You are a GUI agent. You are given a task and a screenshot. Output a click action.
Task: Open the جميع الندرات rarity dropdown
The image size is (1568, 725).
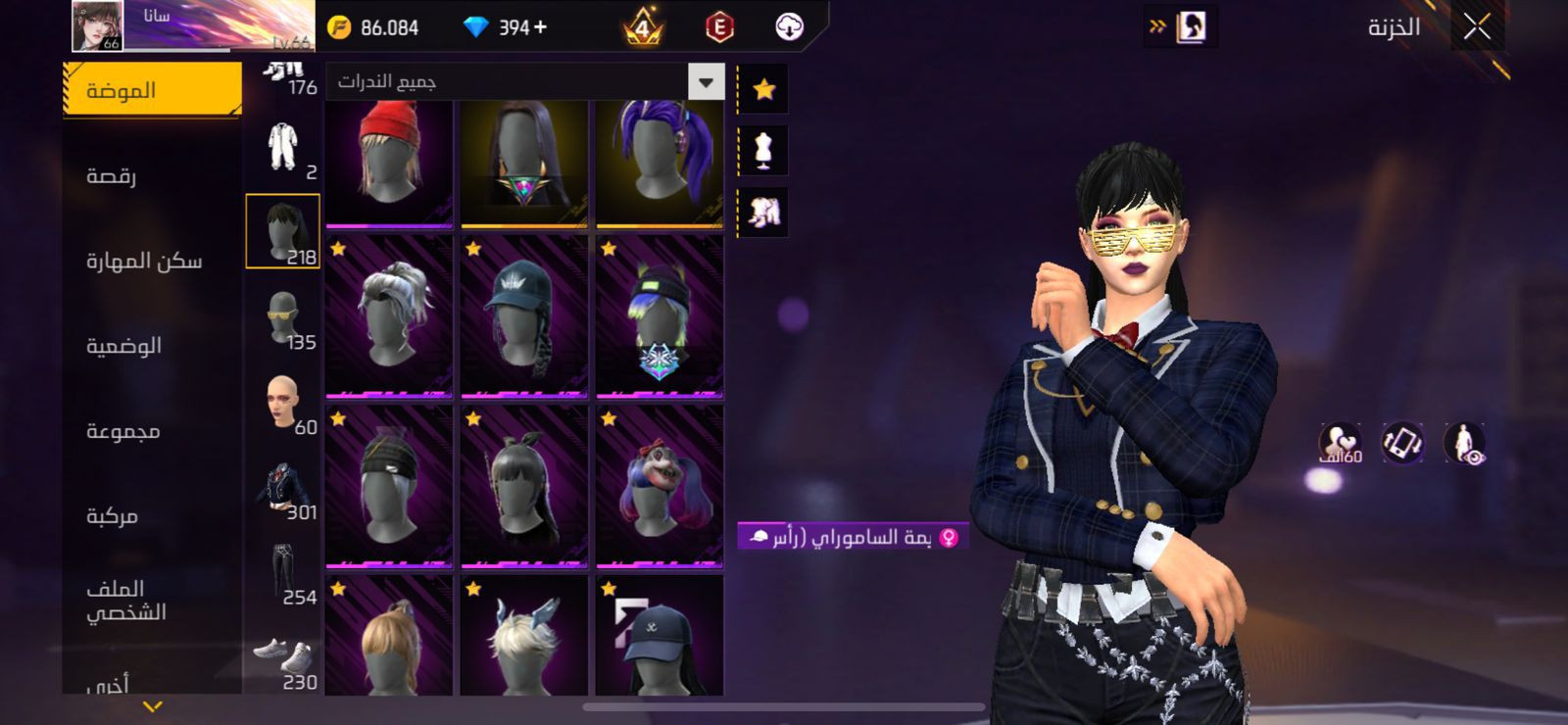coord(525,82)
